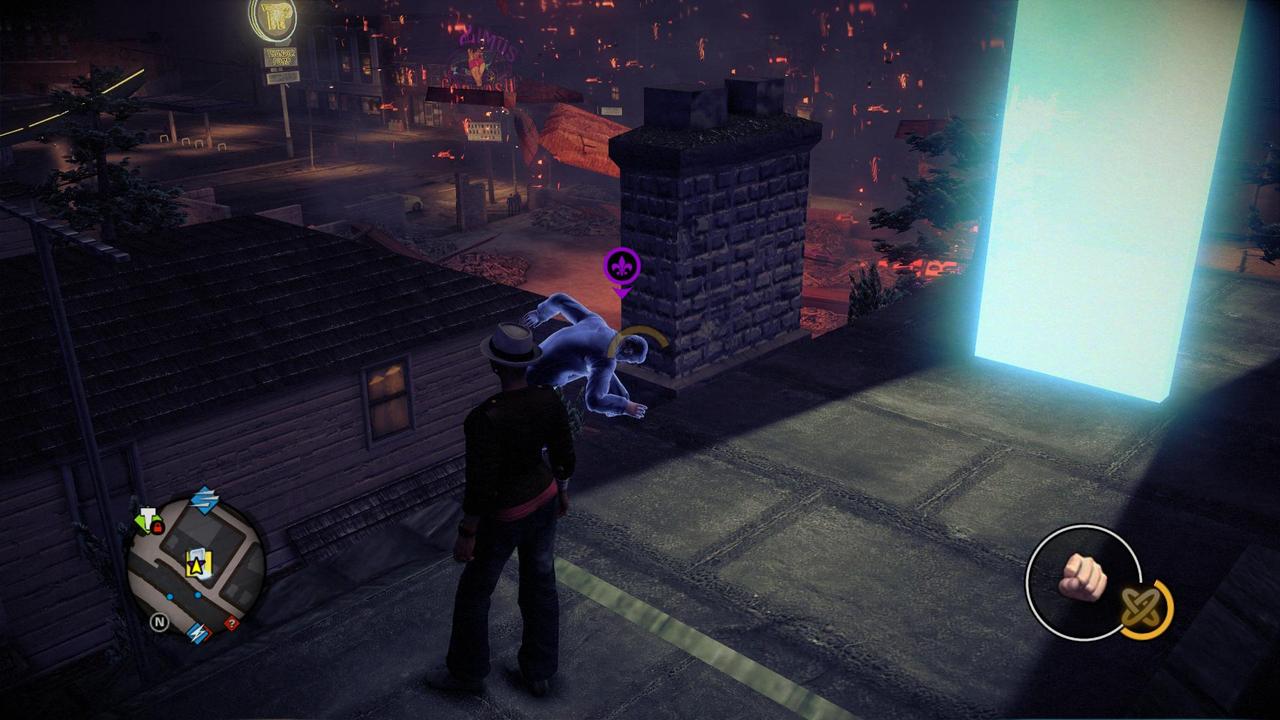Select the blue wind diamond marker on minimap
Viewport: 1280px width, 720px height.
click(x=204, y=500)
